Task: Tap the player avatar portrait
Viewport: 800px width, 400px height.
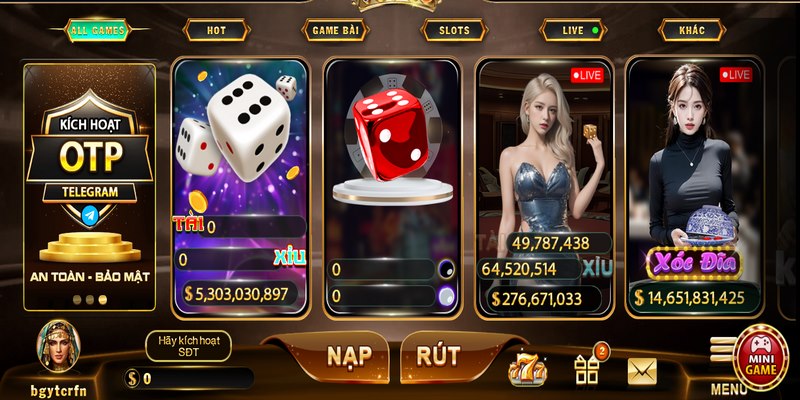Action: pos(57,345)
